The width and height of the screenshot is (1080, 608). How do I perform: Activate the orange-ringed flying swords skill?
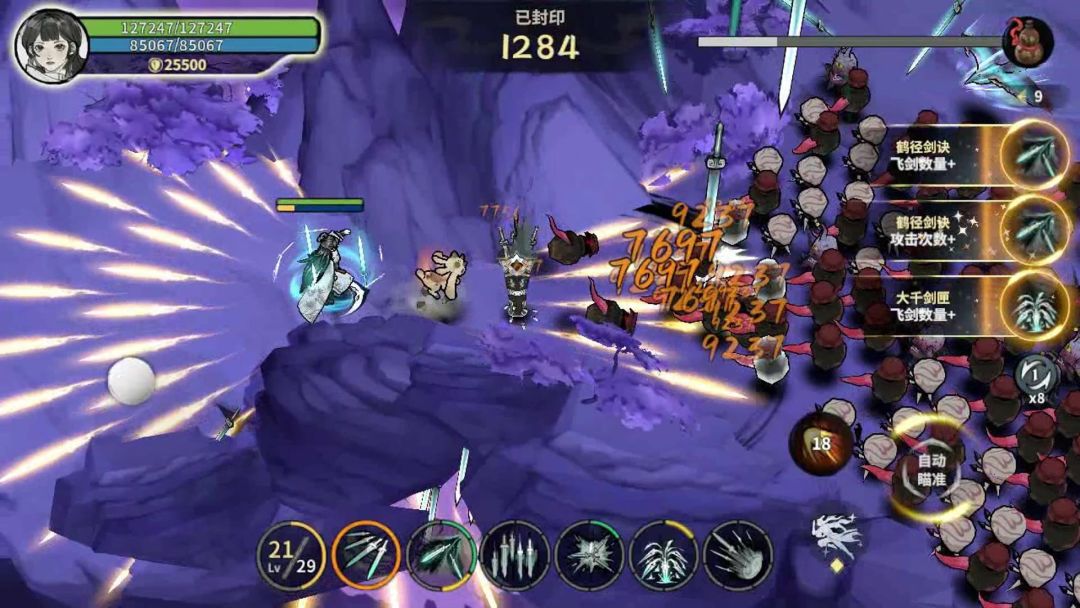pos(366,555)
